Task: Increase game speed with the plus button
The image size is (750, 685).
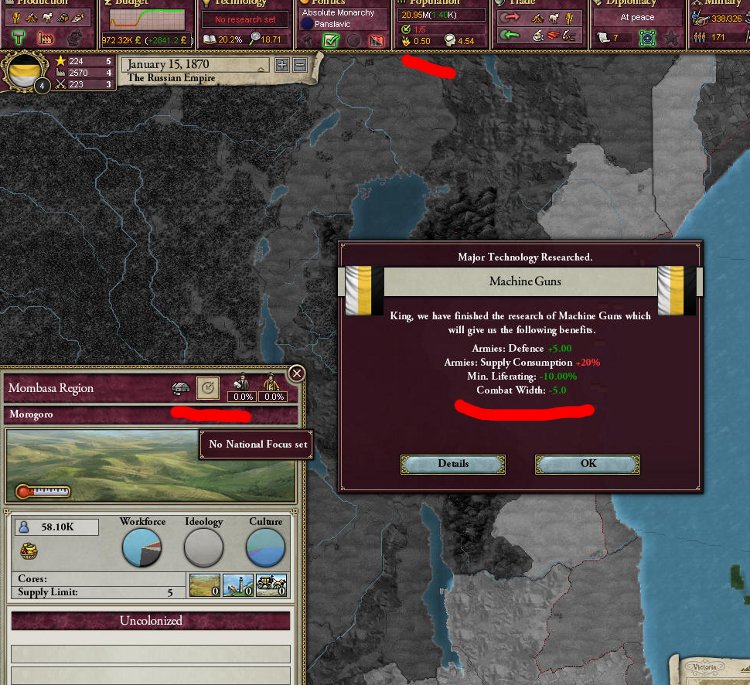Action: point(282,65)
